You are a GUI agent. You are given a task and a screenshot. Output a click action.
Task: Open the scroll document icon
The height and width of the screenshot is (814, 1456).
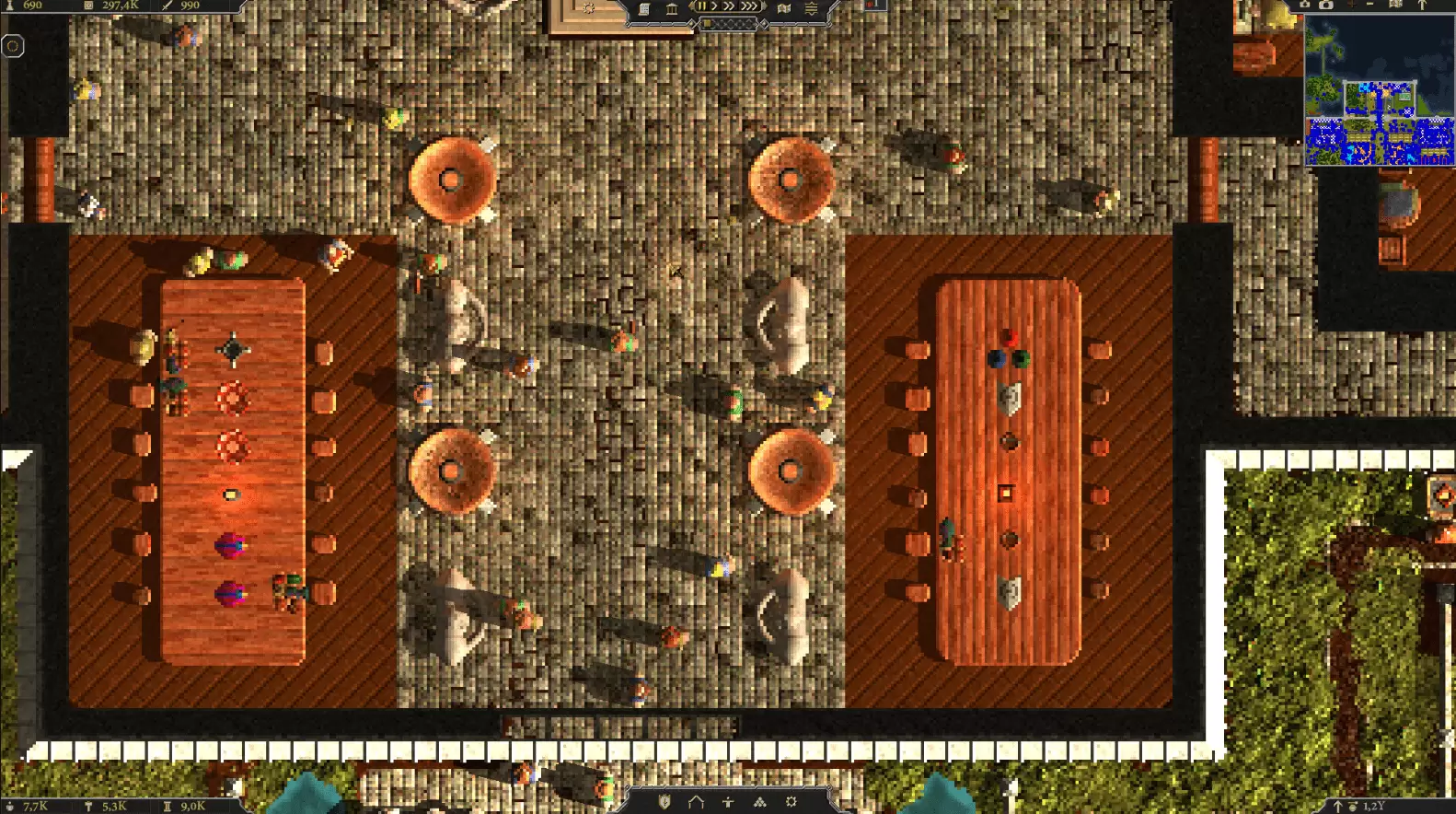[x=644, y=9]
